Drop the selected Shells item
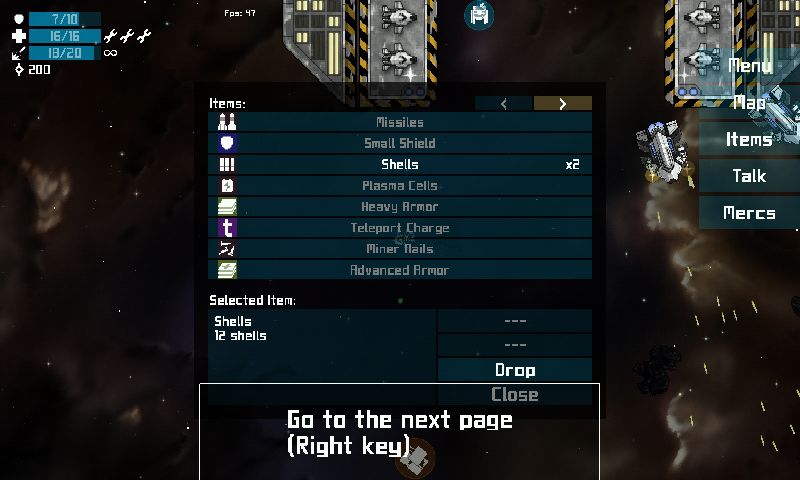 pyautogui.click(x=515, y=370)
